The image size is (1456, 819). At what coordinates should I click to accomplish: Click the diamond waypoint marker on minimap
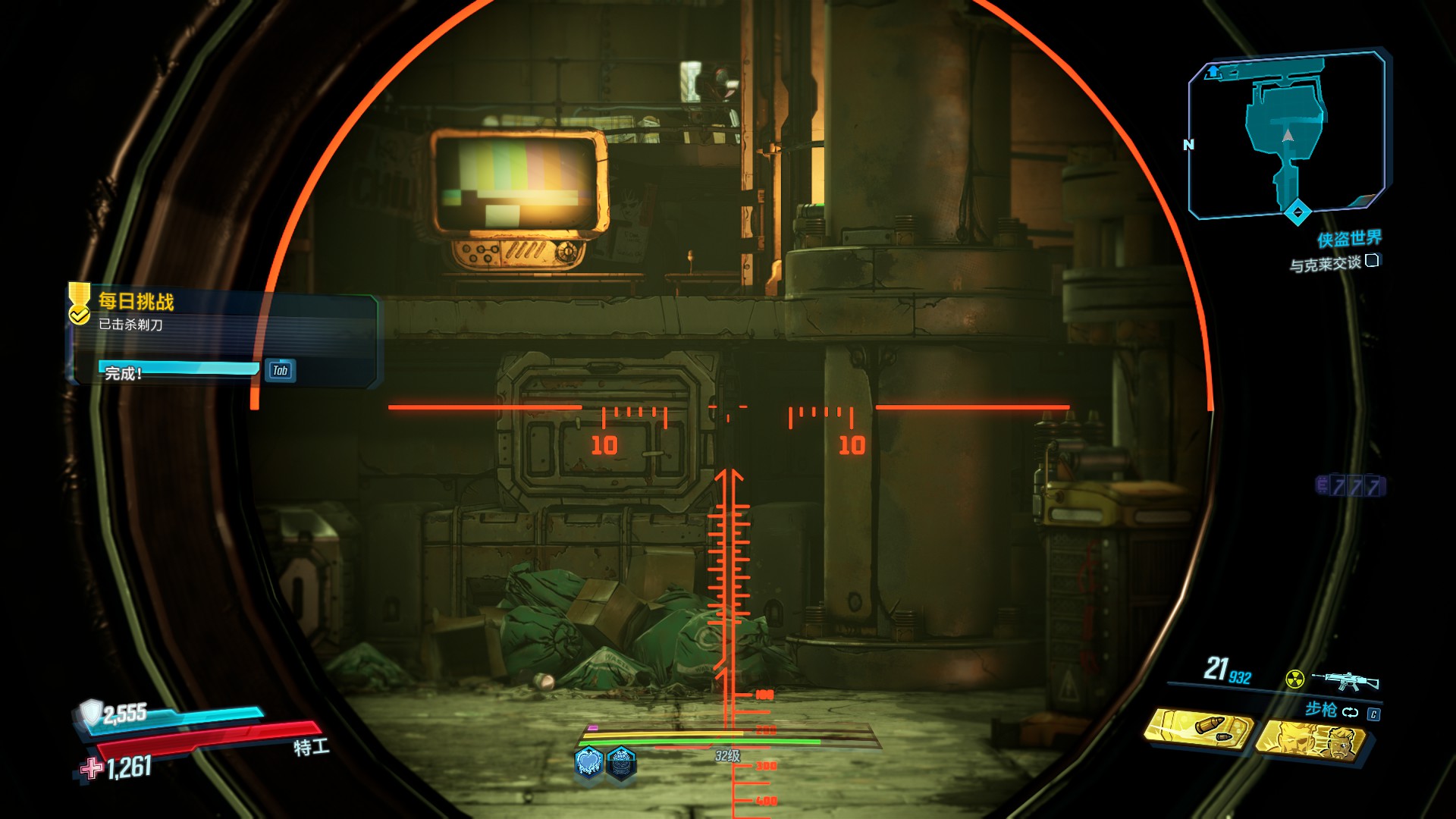tap(1298, 212)
